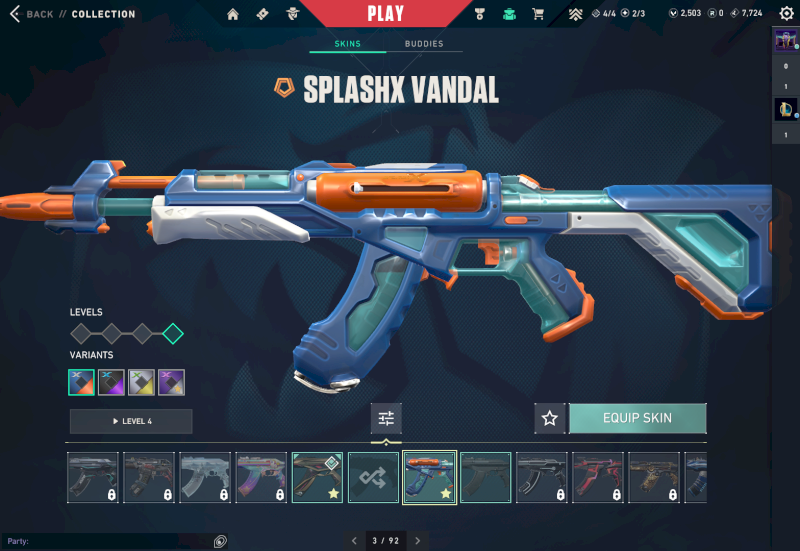Select the locked red Vandal skin thumbnail
This screenshot has width=800, height=551.
point(597,477)
